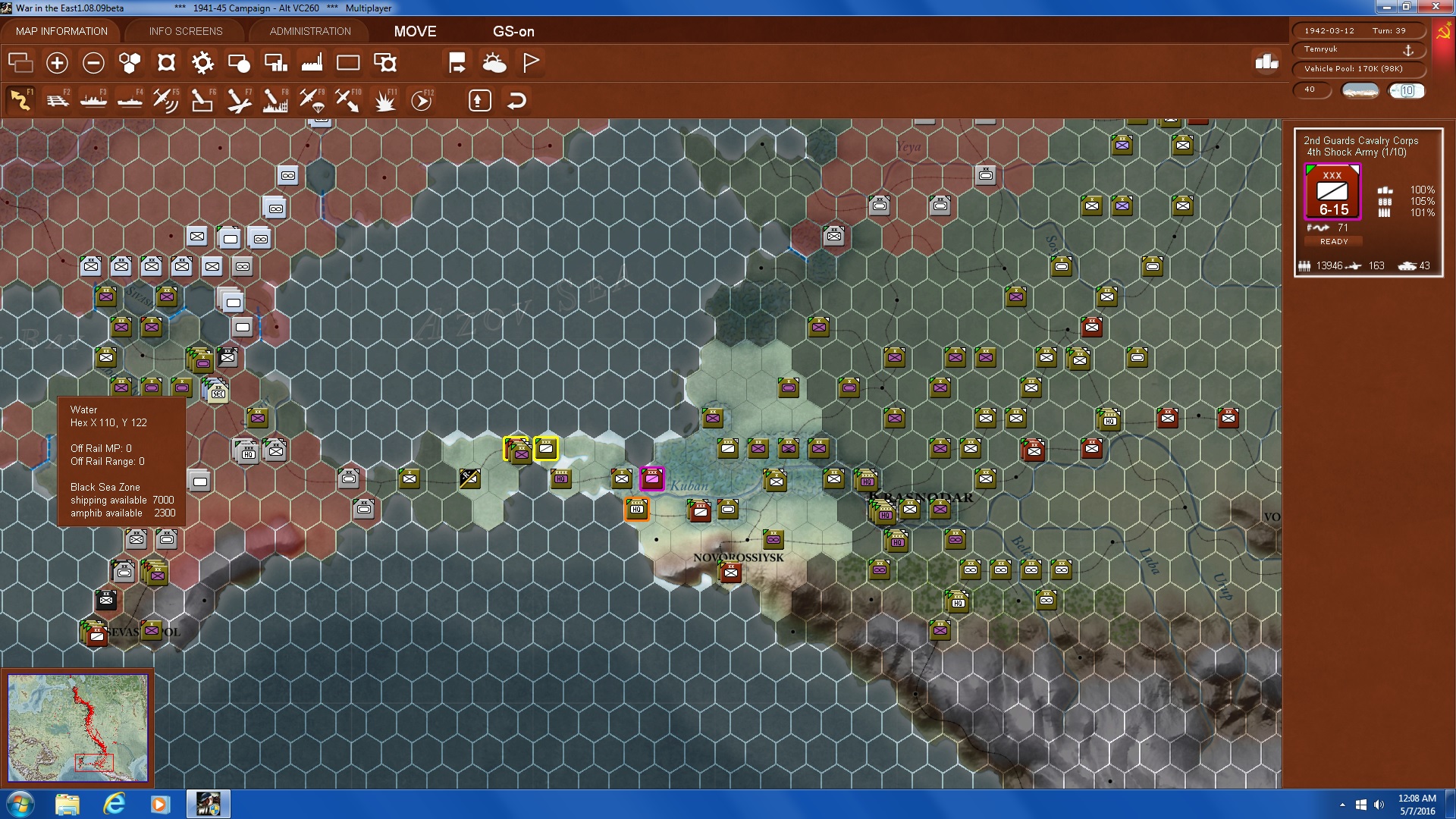Toggle the weather display with the sun-cloud icon

coord(495,64)
